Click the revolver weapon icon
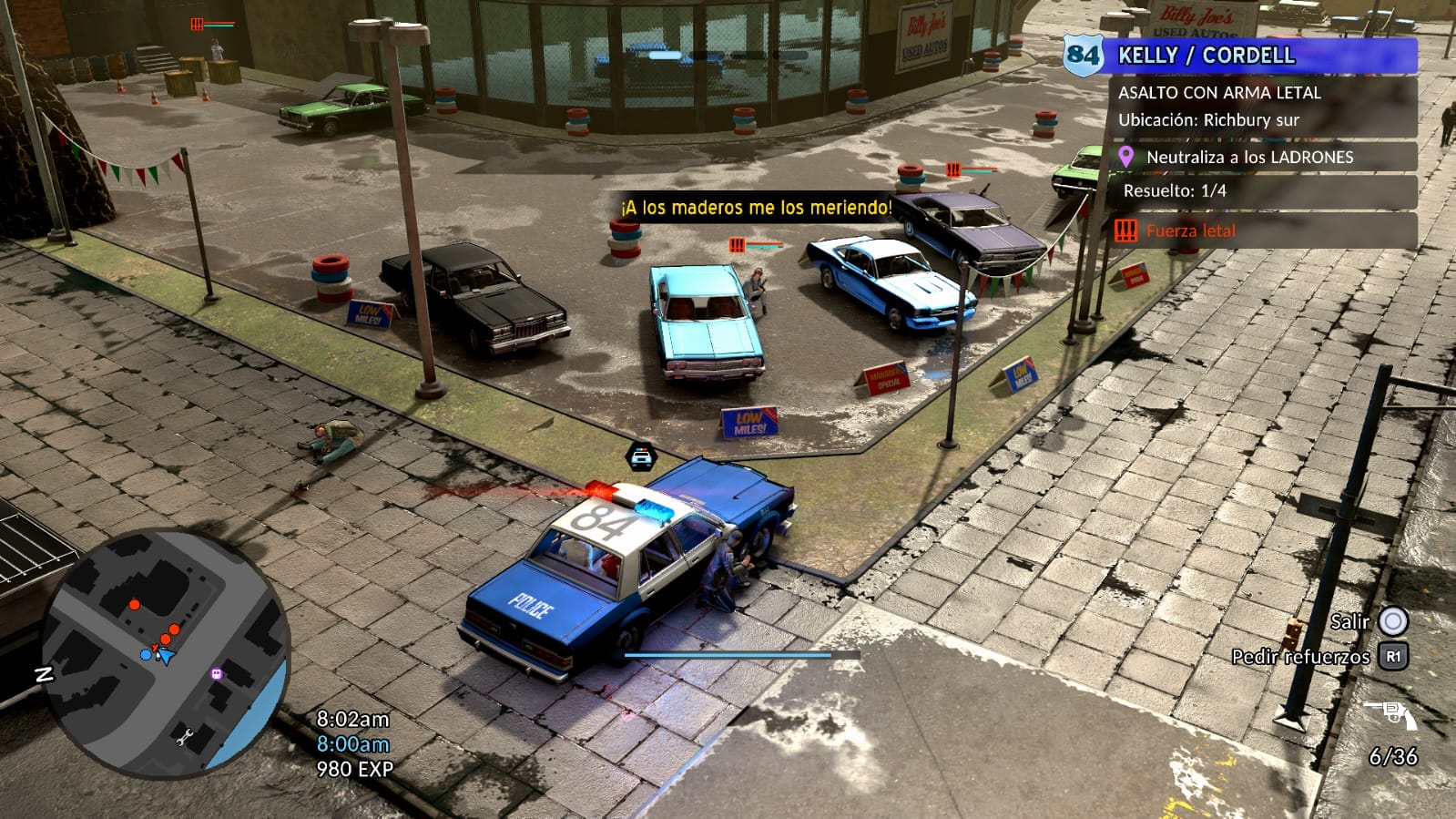1456x819 pixels. pos(1390,713)
